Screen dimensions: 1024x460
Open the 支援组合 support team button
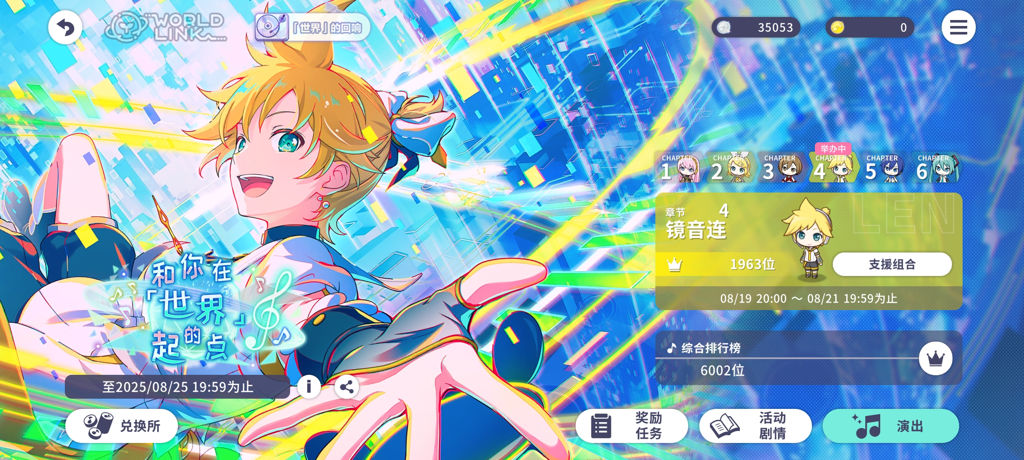tap(892, 264)
